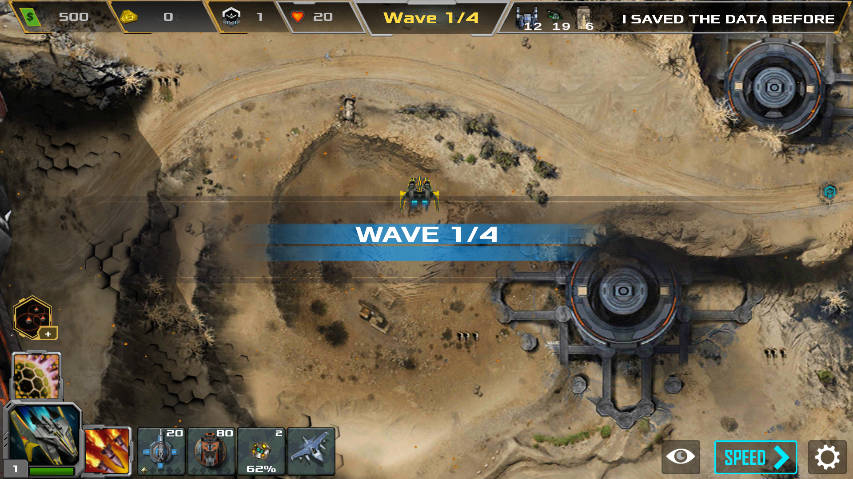This screenshot has height=479, width=853.
Task: Select the blue build marker beside the road
Action: (x=829, y=191)
